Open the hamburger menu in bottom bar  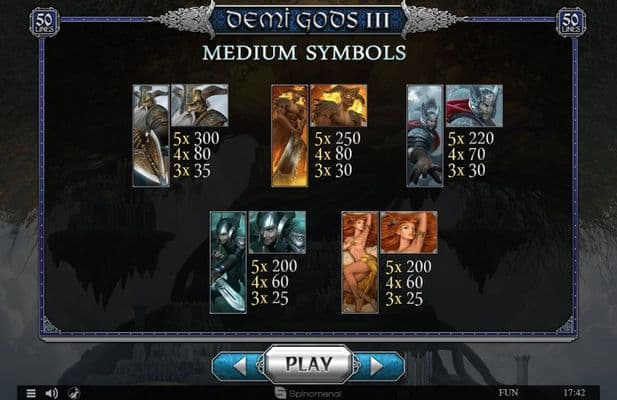point(31,393)
